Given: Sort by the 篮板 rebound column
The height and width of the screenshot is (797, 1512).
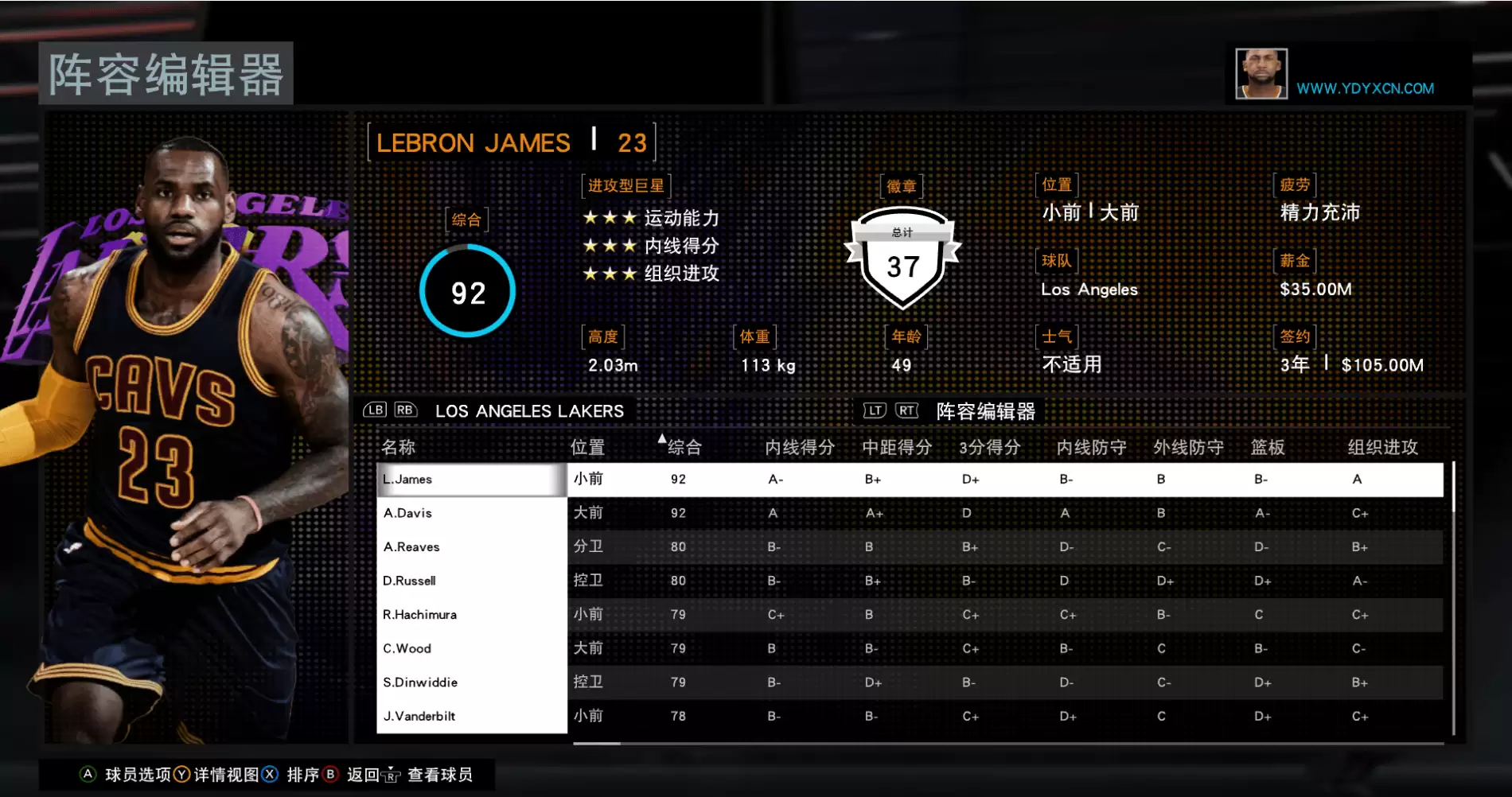Looking at the screenshot, I should click(x=1267, y=447).
